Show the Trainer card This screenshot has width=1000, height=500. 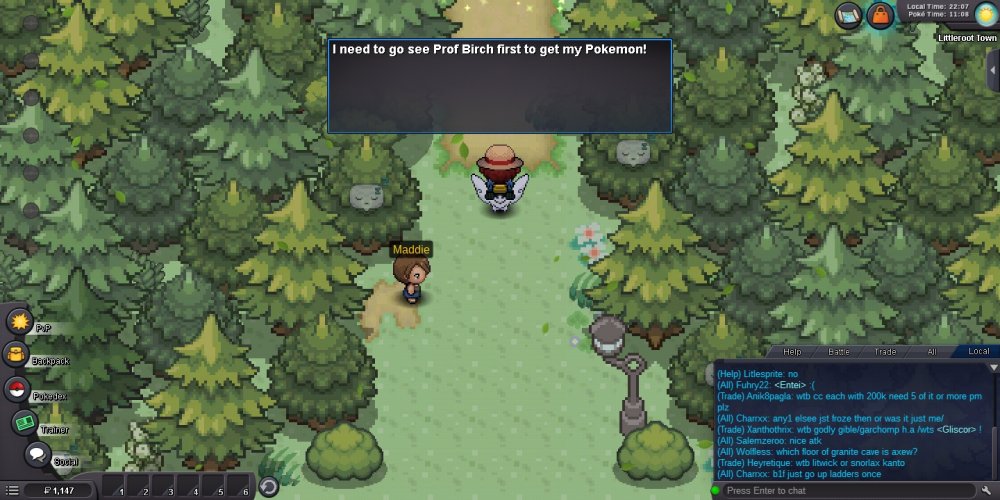pyautogui.click(x=25, y=423)
